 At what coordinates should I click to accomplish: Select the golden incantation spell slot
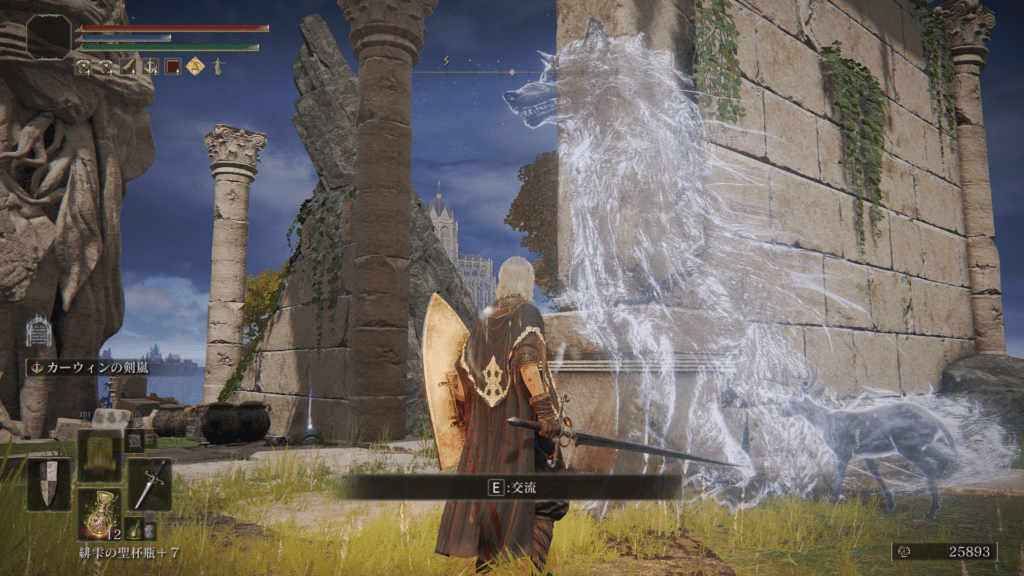click(99, 456)
